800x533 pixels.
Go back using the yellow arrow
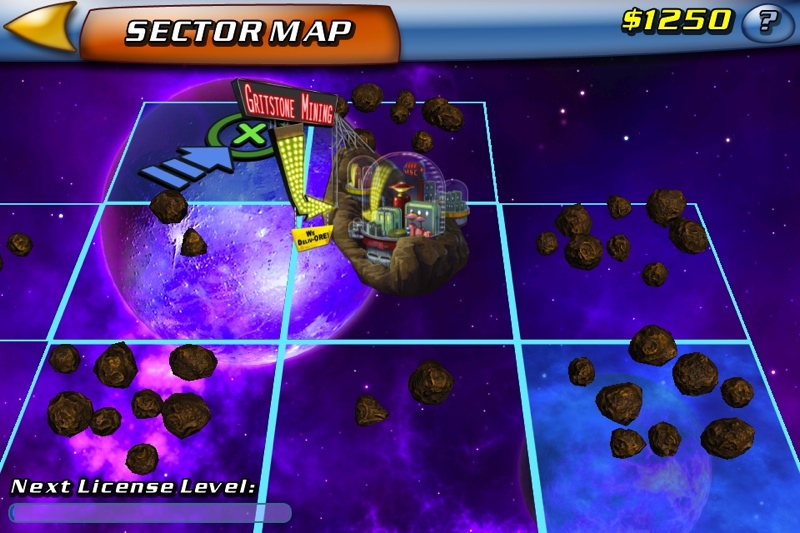pyautogui.click(x=42, y=26)
